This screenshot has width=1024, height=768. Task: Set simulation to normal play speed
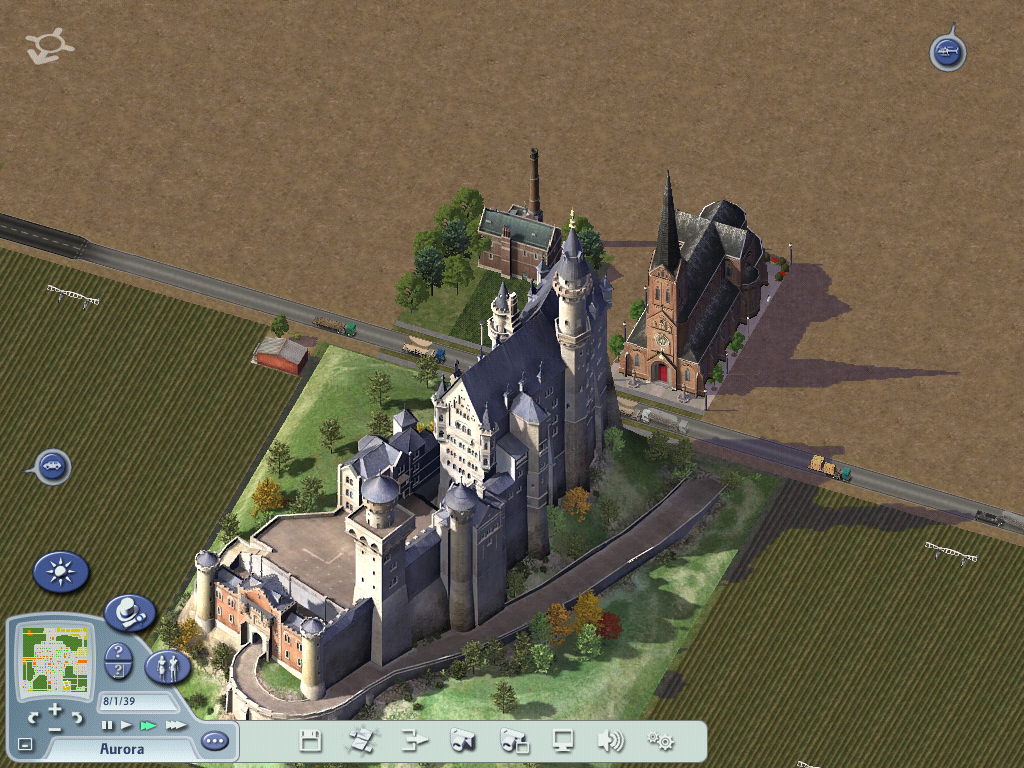pyautogui.click(x=127, y=725)
